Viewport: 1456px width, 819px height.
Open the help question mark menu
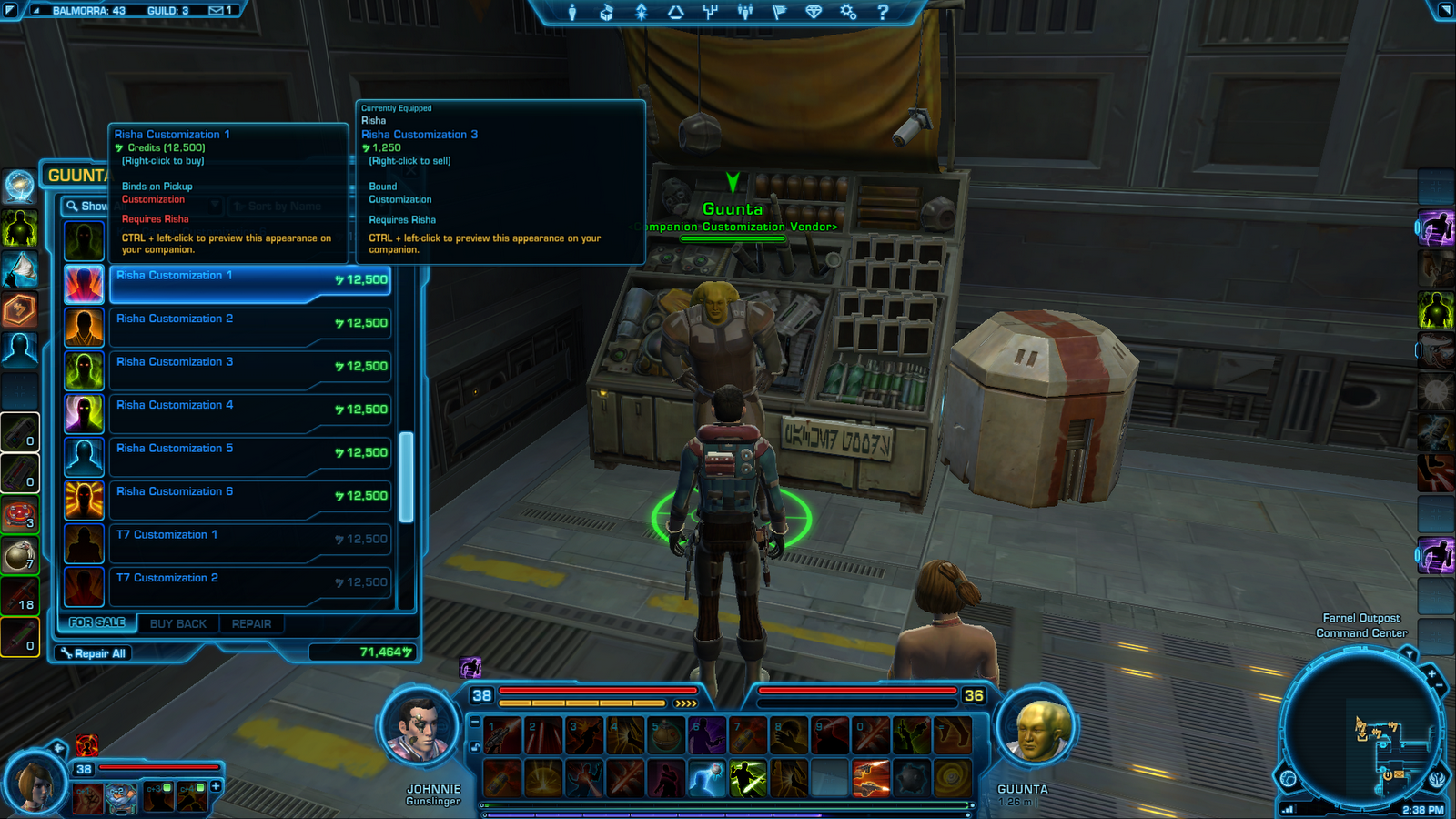882,12
